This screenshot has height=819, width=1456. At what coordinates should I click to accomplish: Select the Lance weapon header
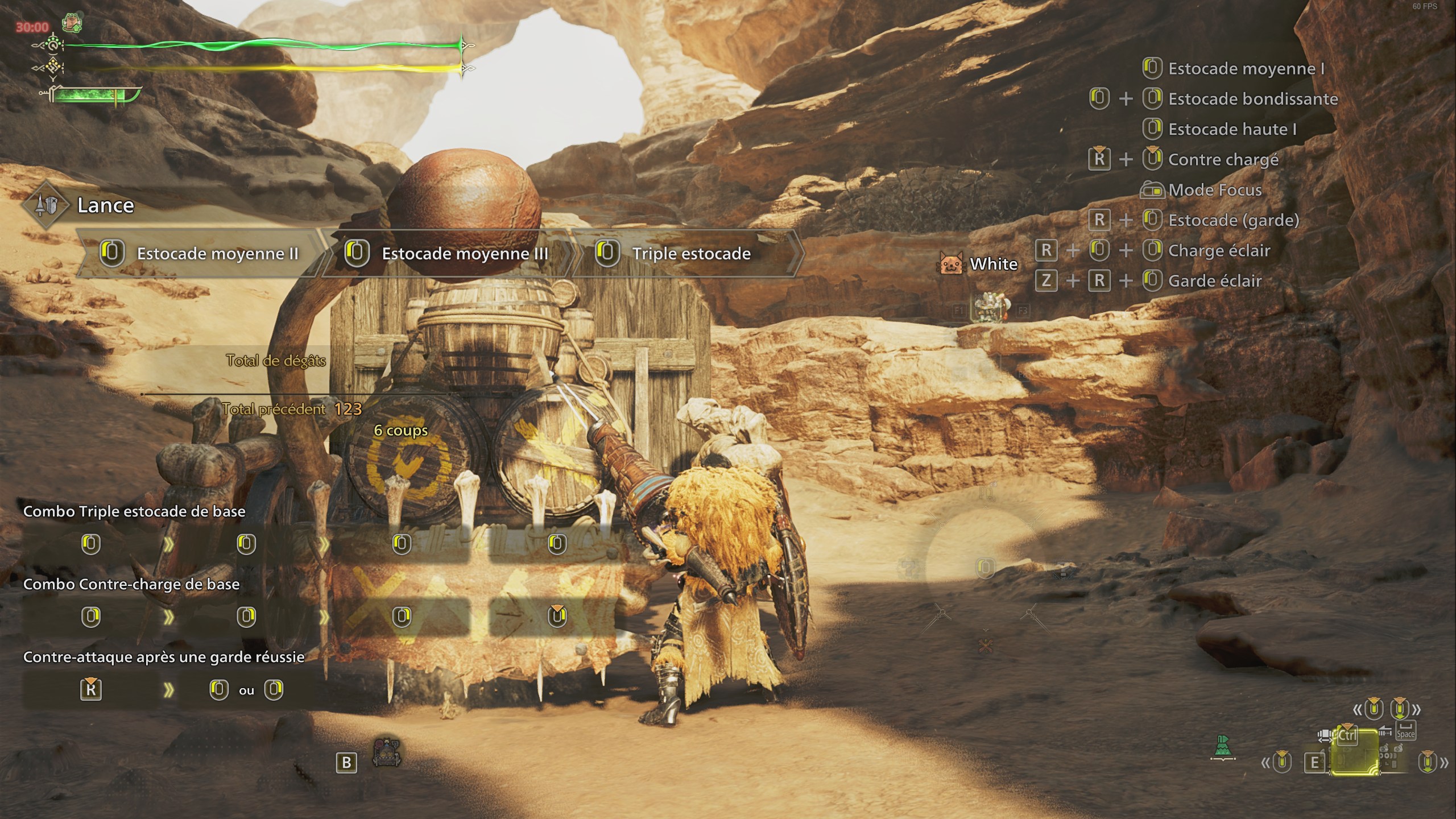(105, 205)
